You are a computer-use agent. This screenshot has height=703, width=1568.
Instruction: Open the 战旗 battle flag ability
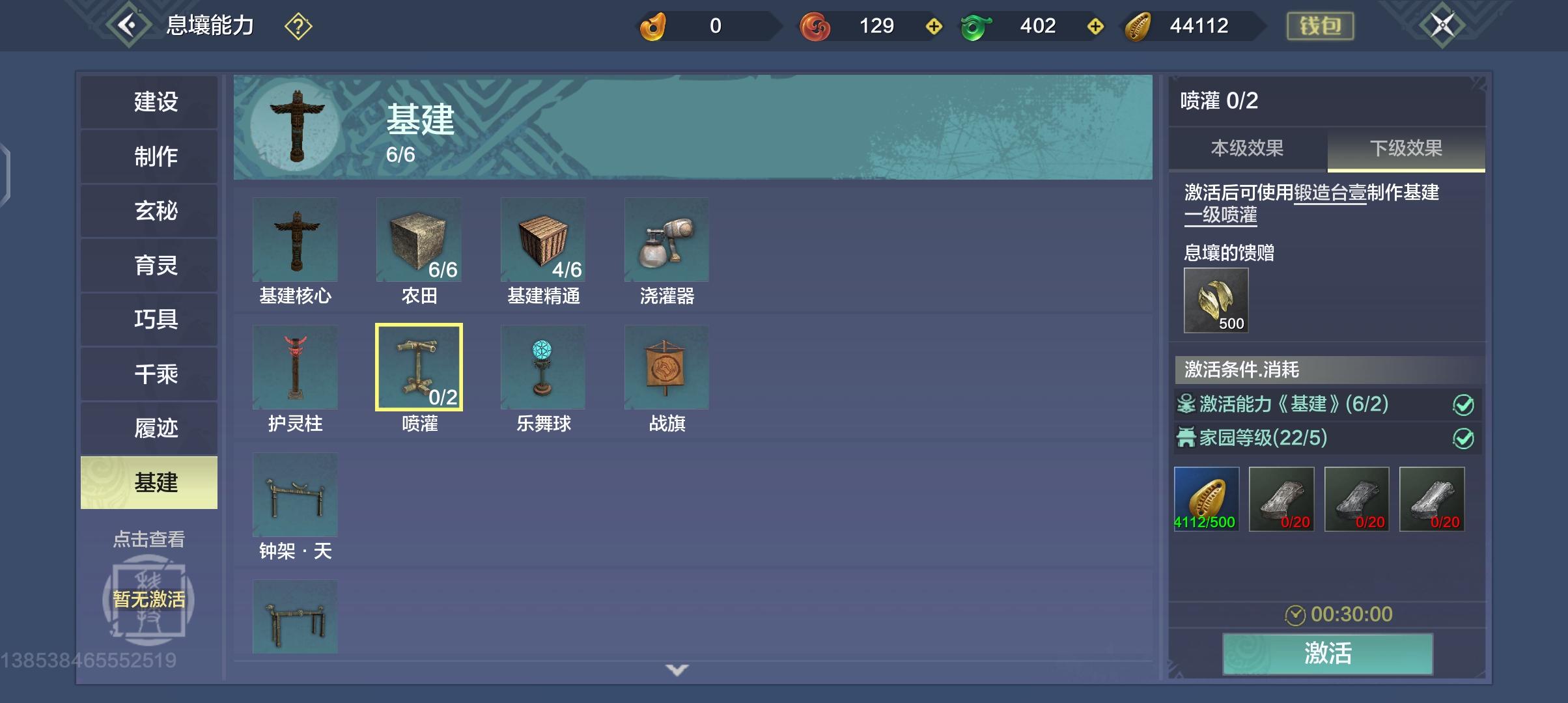665,366
